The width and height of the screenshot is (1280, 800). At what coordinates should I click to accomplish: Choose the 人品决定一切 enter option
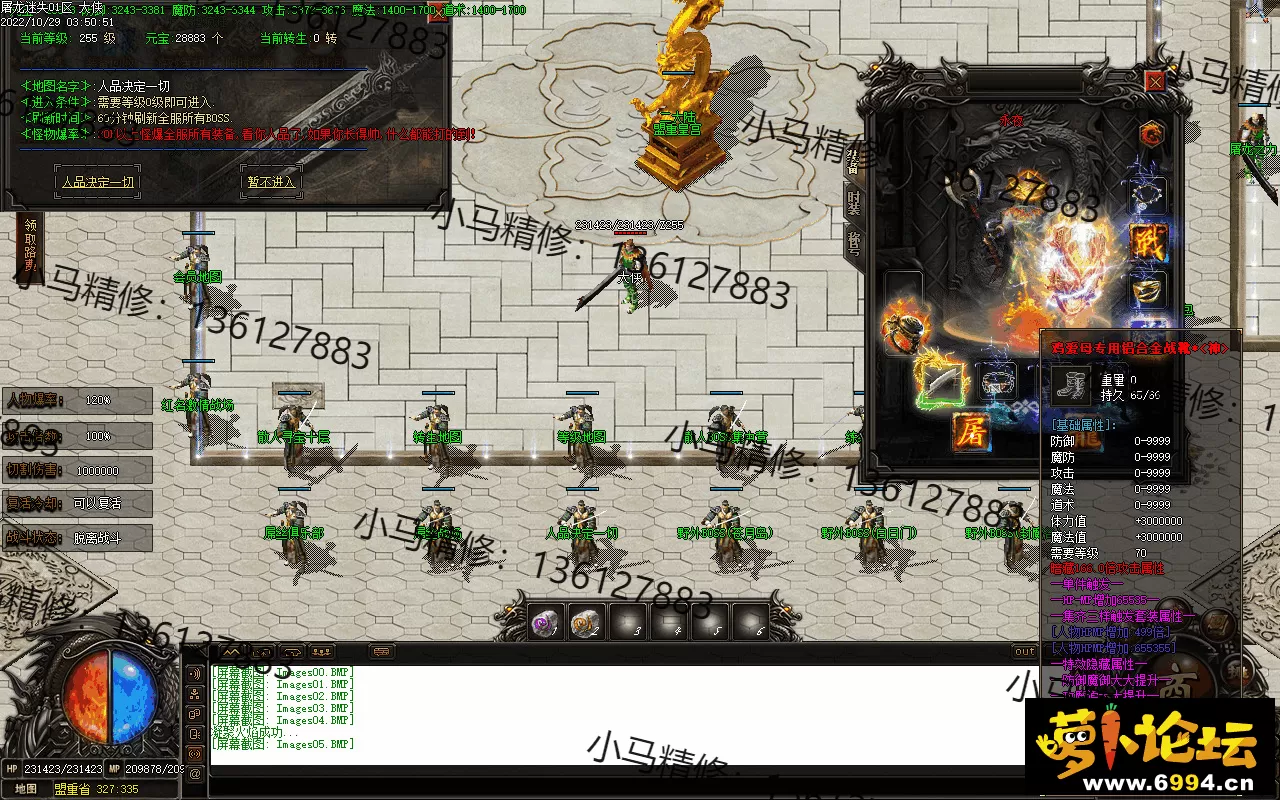[97, 182]
